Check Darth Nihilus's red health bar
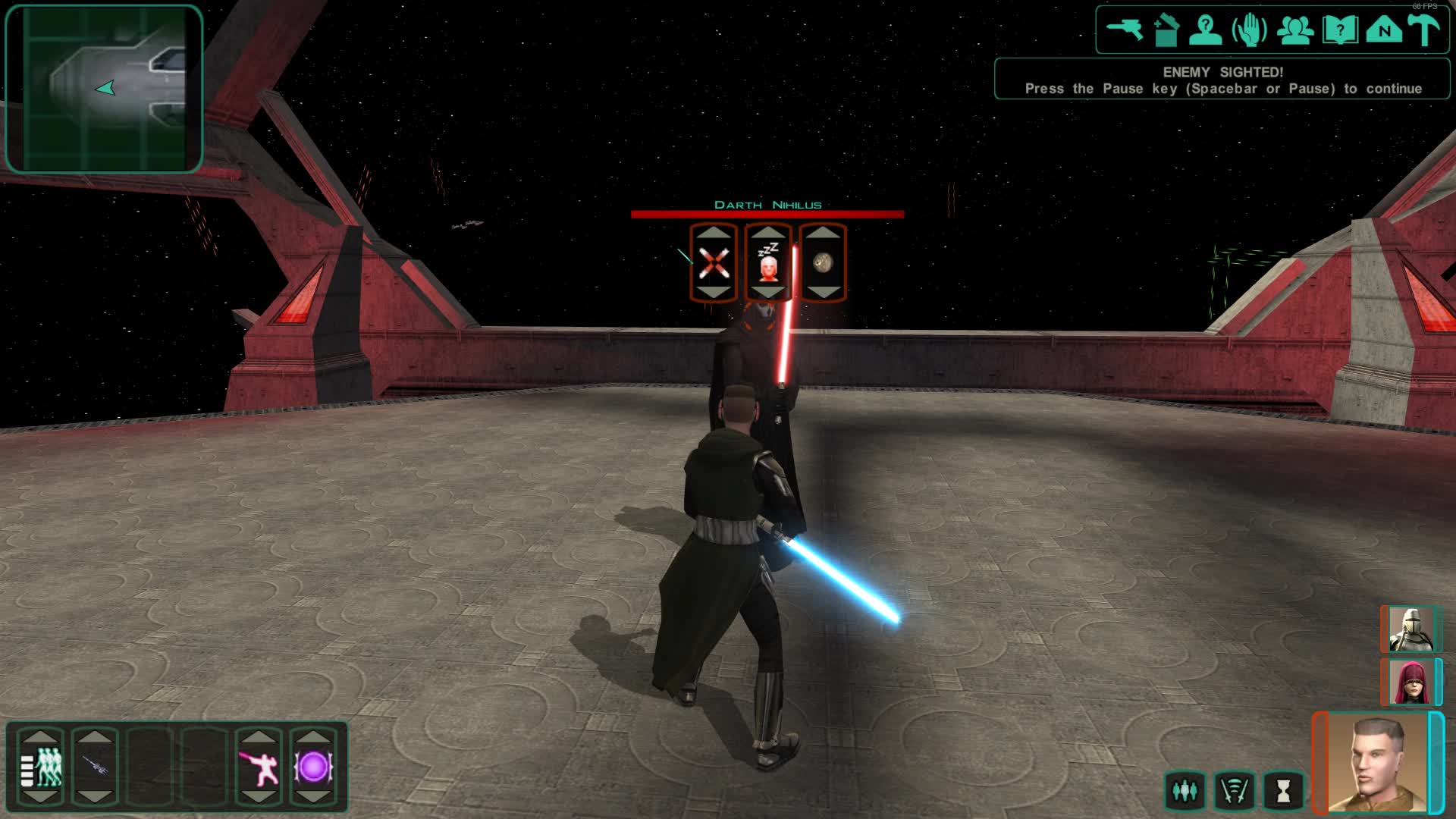The image size is (1456, 819). coord(767,213)
